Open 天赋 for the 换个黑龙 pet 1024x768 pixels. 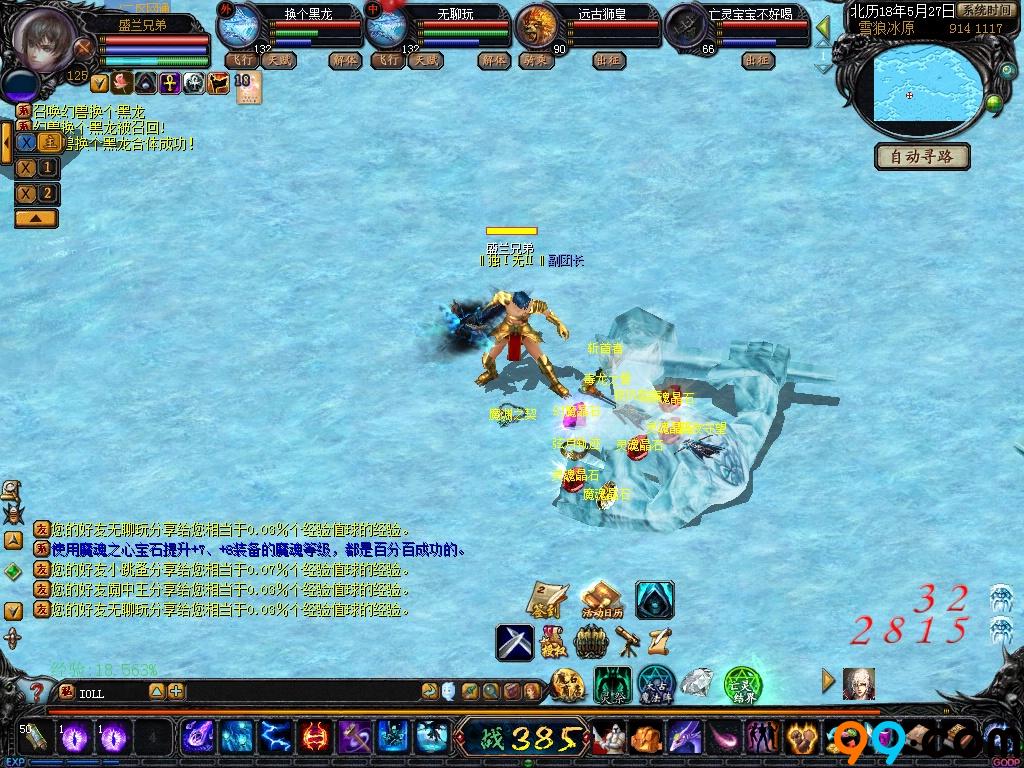tap(279, 60)
